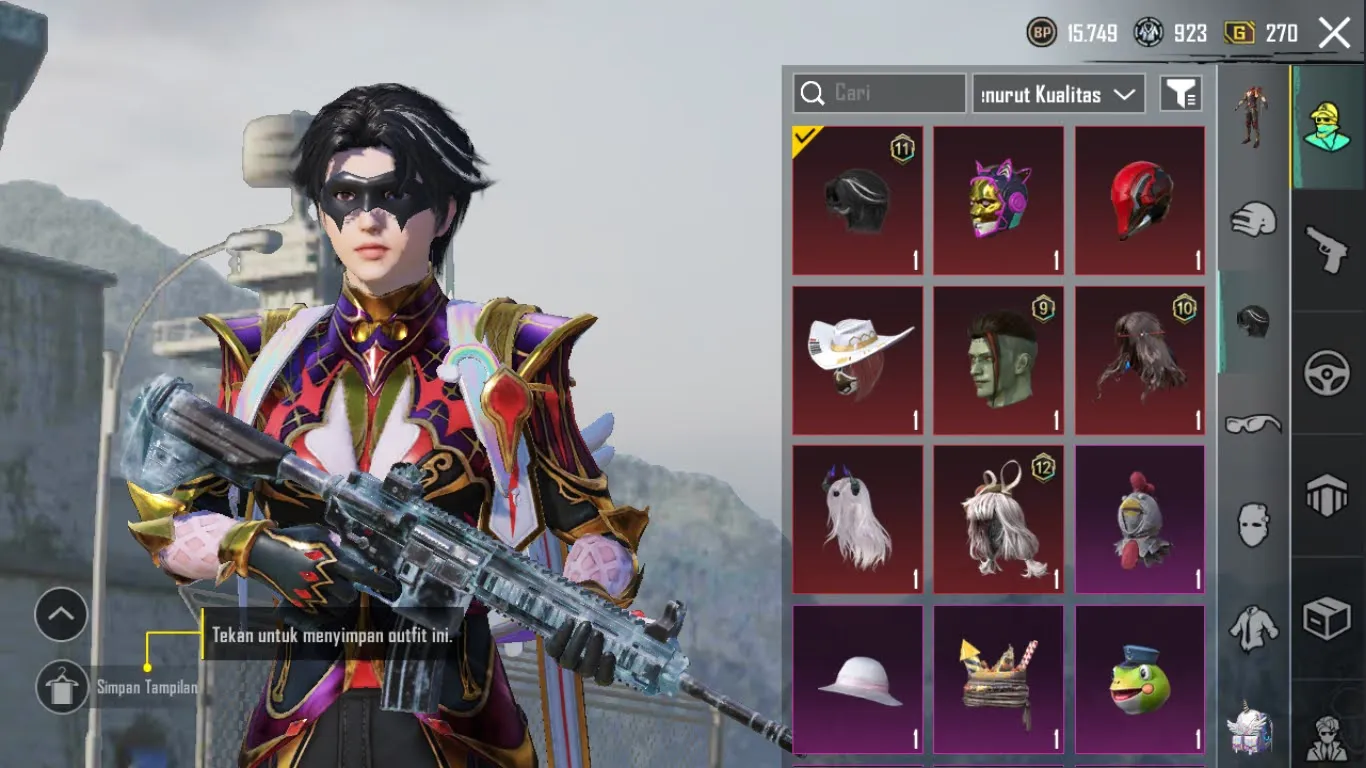The width and height of the screenshot is (1366, 768).
Task: Select the glasses category icon
Action: point(1252,424)
